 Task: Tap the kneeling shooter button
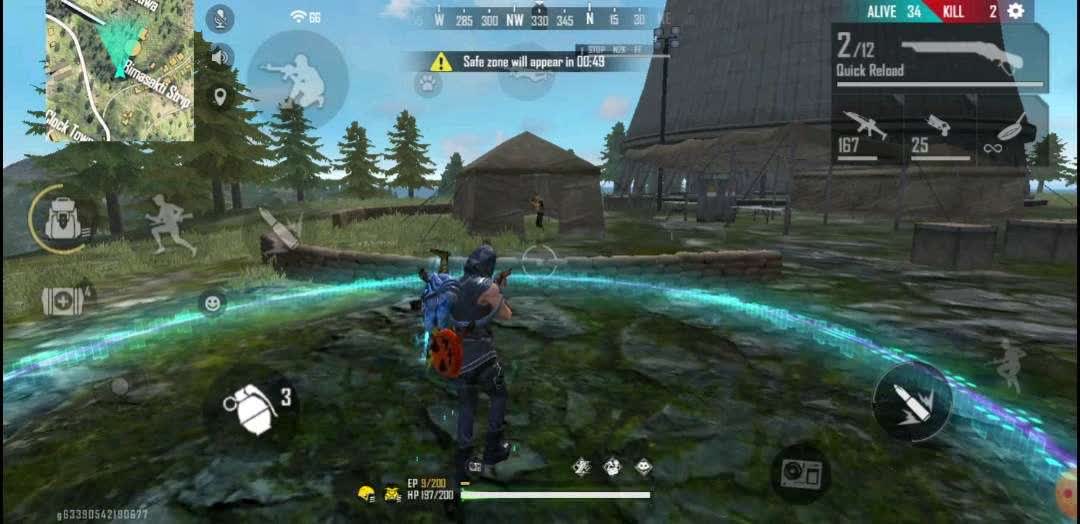pyautogui.click(x=298, y=78)
